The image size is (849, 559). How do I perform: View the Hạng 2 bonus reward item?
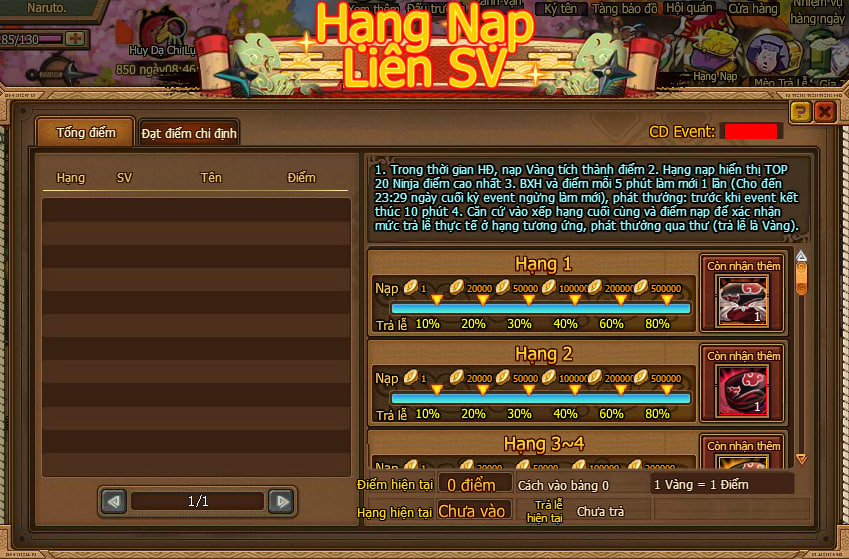[742, 390]
